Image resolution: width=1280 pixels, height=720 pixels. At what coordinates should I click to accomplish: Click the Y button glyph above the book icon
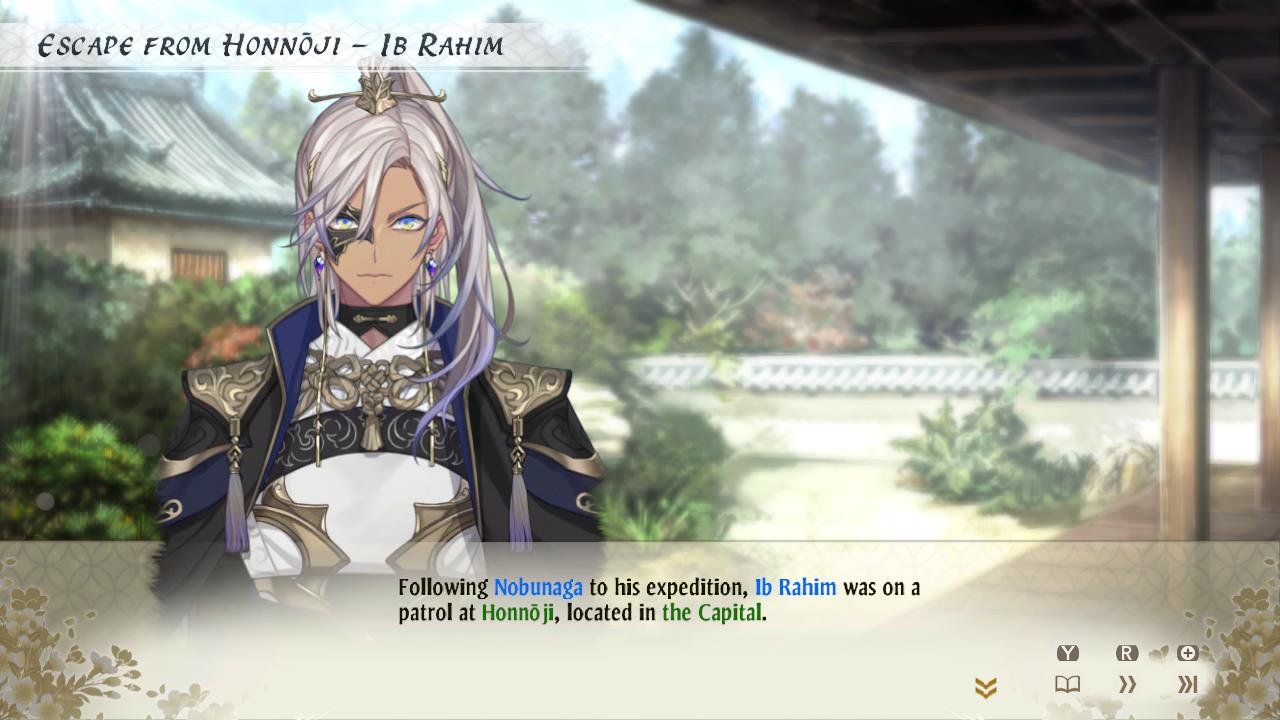point(1068,652)
